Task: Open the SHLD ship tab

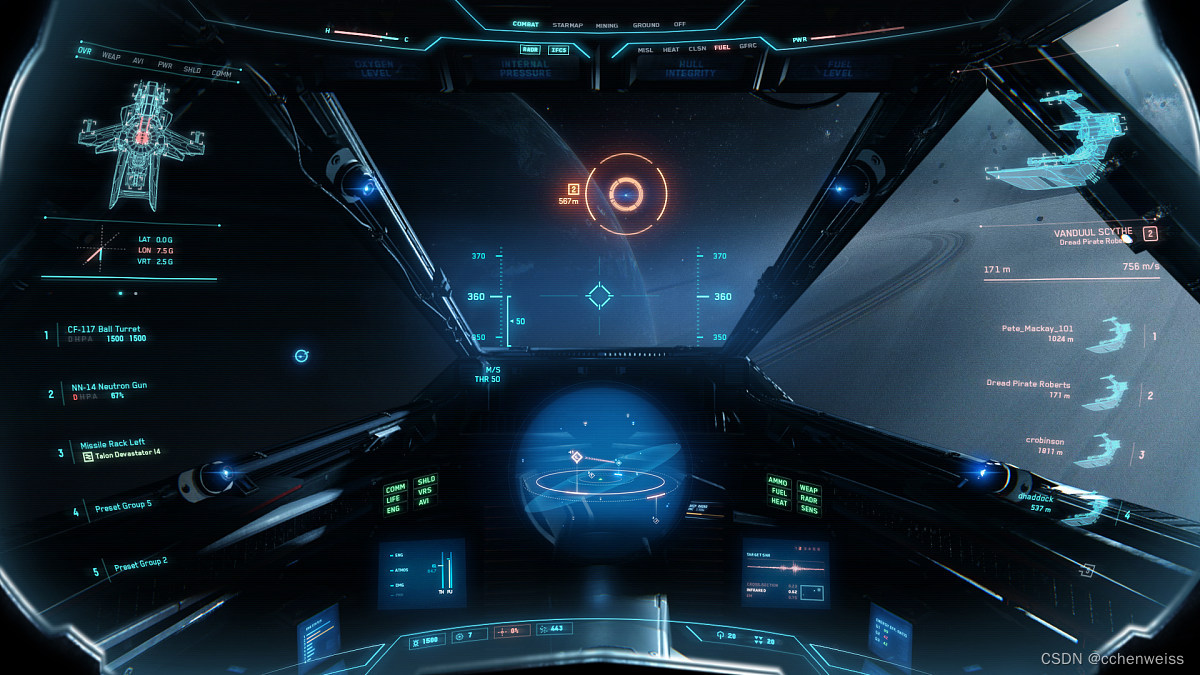Action: coord(192,70)
